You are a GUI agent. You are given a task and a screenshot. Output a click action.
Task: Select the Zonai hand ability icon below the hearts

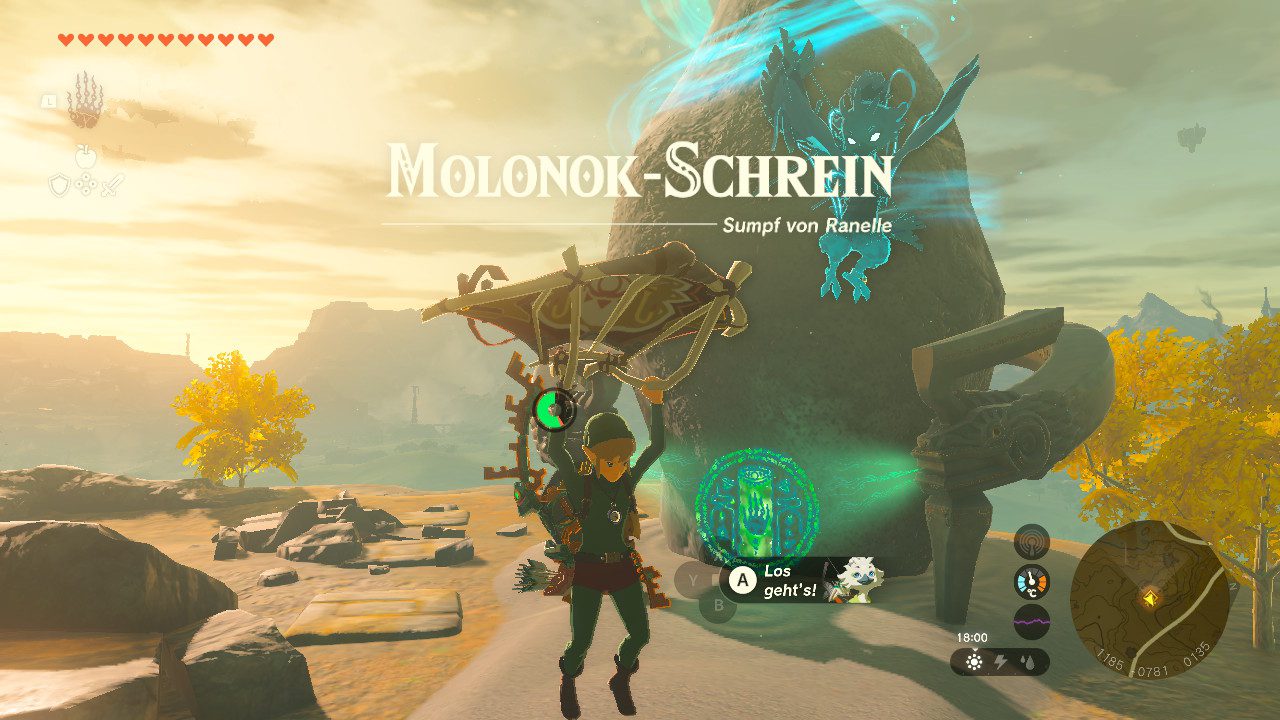(x=86, y=101)
